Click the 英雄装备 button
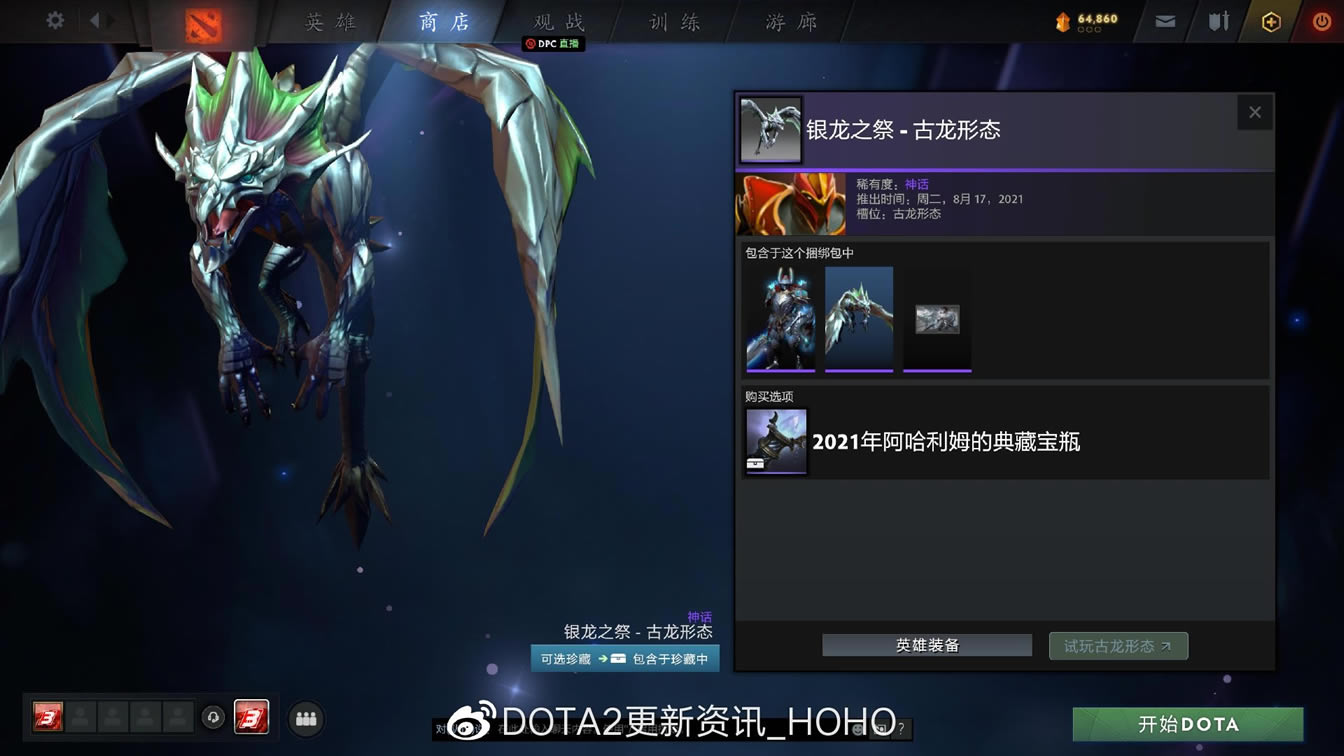The height and width of the screenshot is (756, 1344). (x=926, y=645)
